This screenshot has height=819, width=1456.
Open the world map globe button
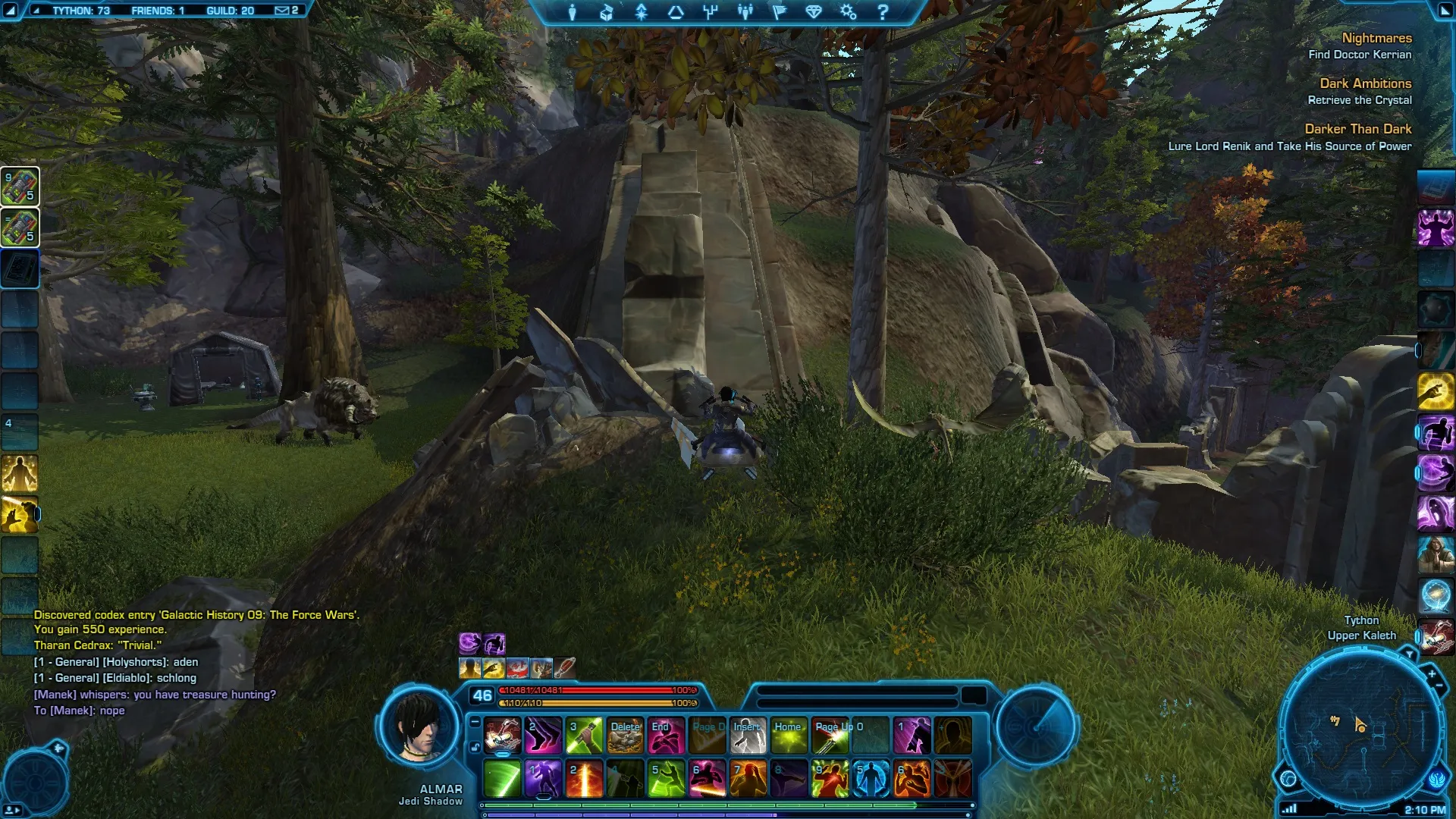(x=1288, y=778)
